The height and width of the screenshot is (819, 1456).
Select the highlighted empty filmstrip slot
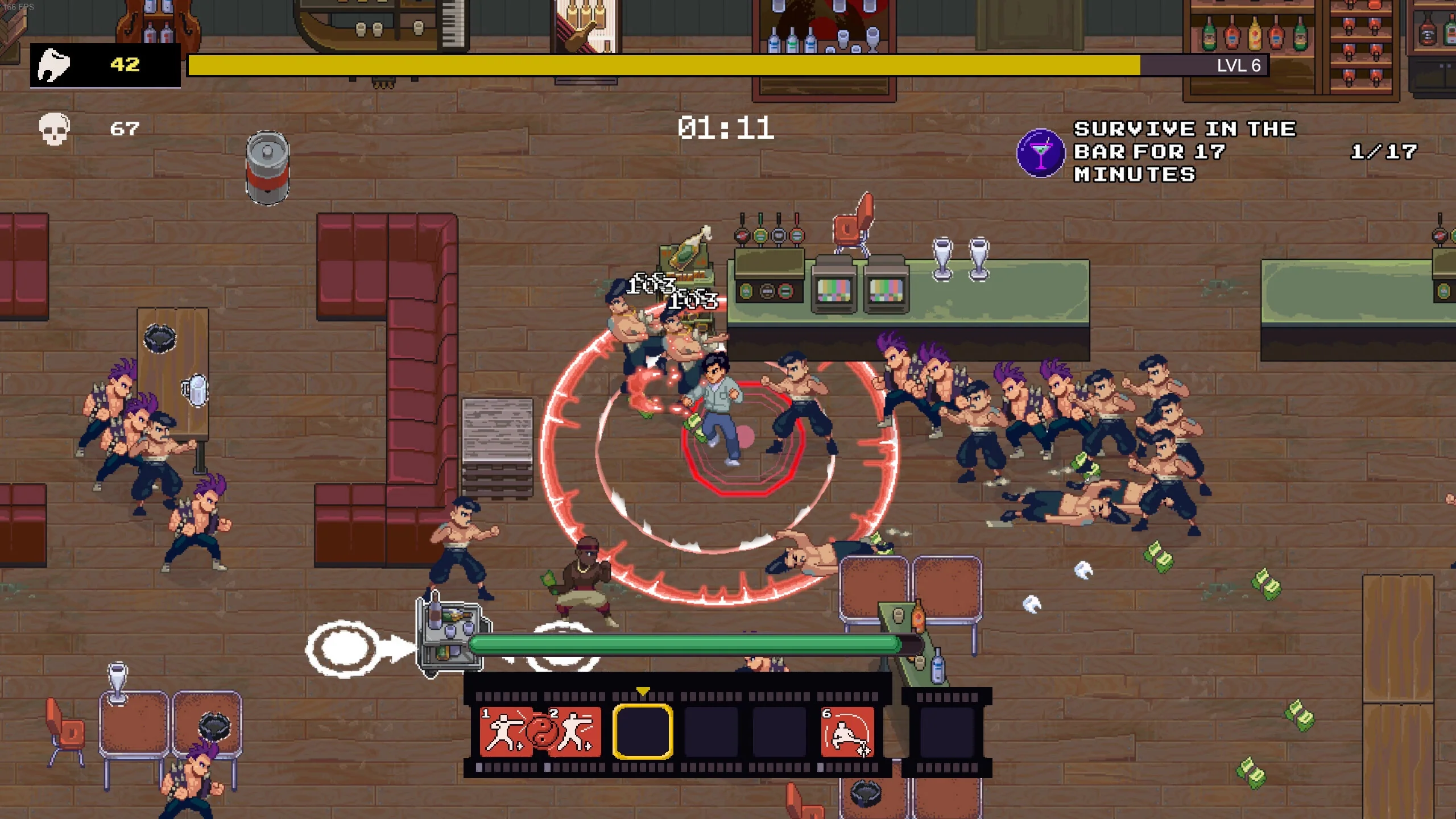tap(644, 733)
